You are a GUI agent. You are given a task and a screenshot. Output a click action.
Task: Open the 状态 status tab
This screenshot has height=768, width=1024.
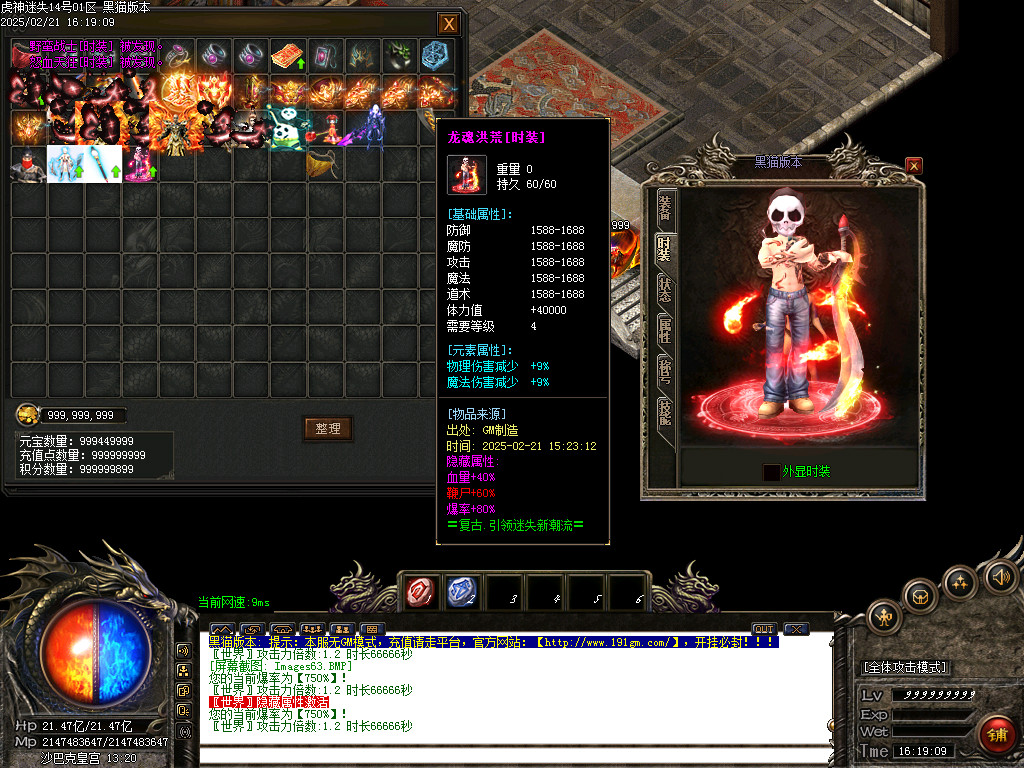665,289
